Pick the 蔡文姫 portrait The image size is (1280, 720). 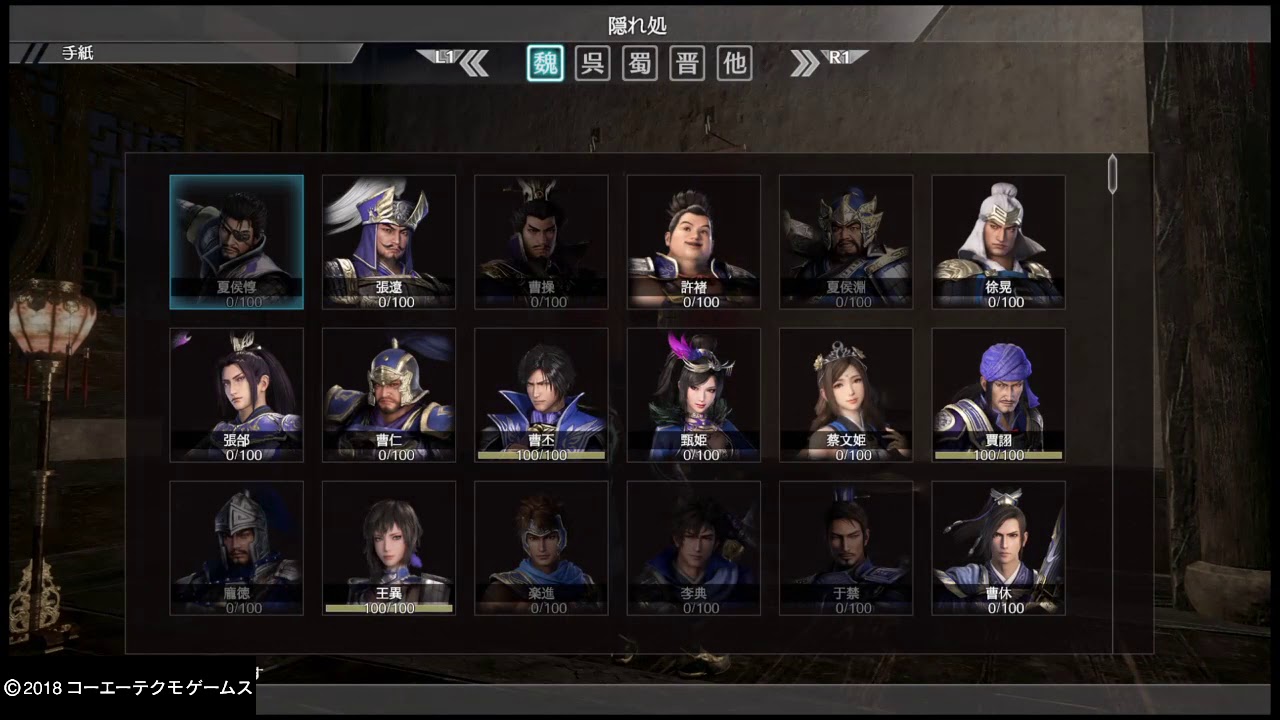pyautogui.click(x=846, y=395)
